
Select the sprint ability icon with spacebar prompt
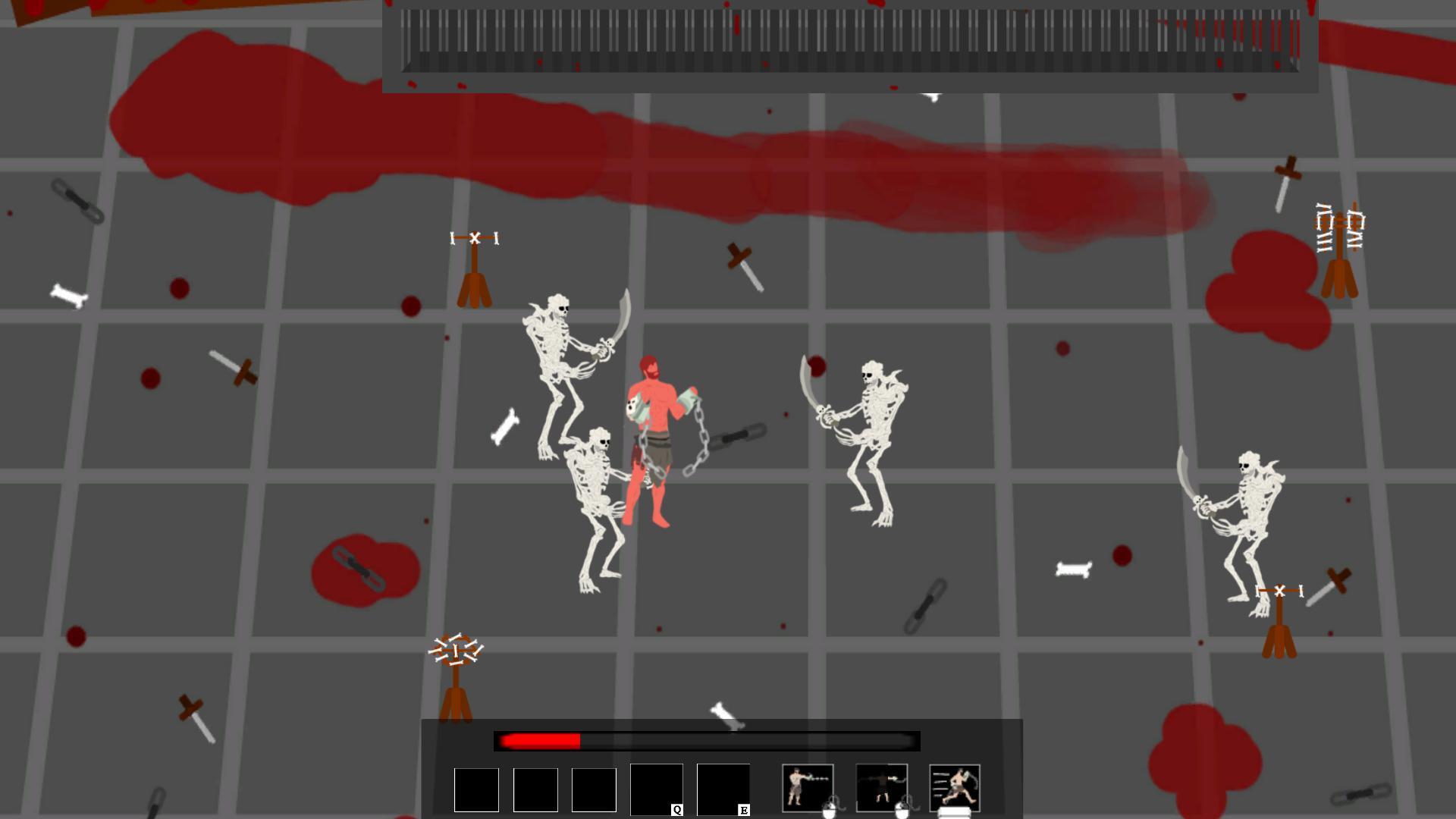[955, 785]
